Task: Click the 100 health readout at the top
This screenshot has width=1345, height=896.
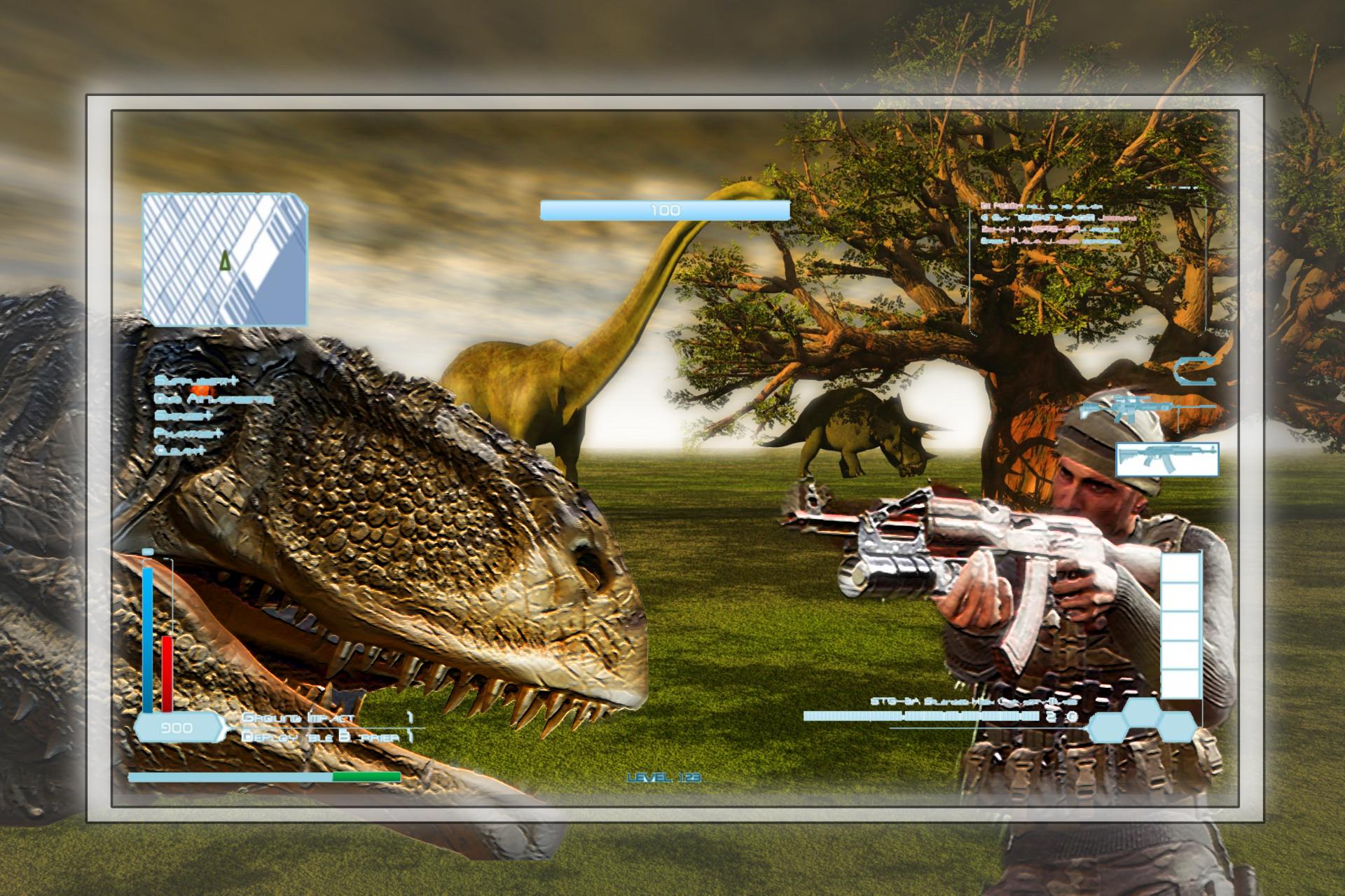Action: click(665, 209)
